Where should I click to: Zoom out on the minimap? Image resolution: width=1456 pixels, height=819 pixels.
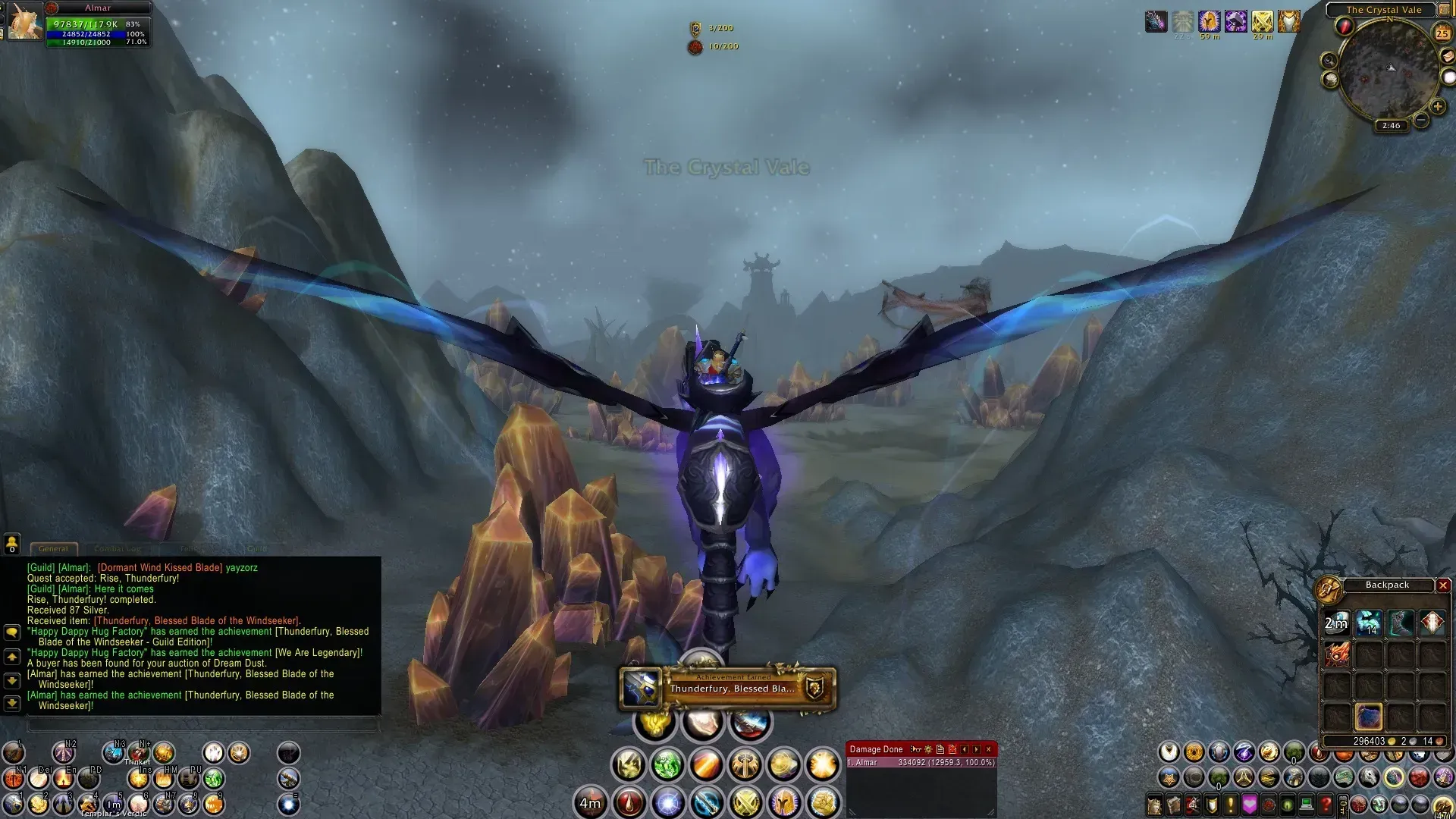tap(1421, 120)
